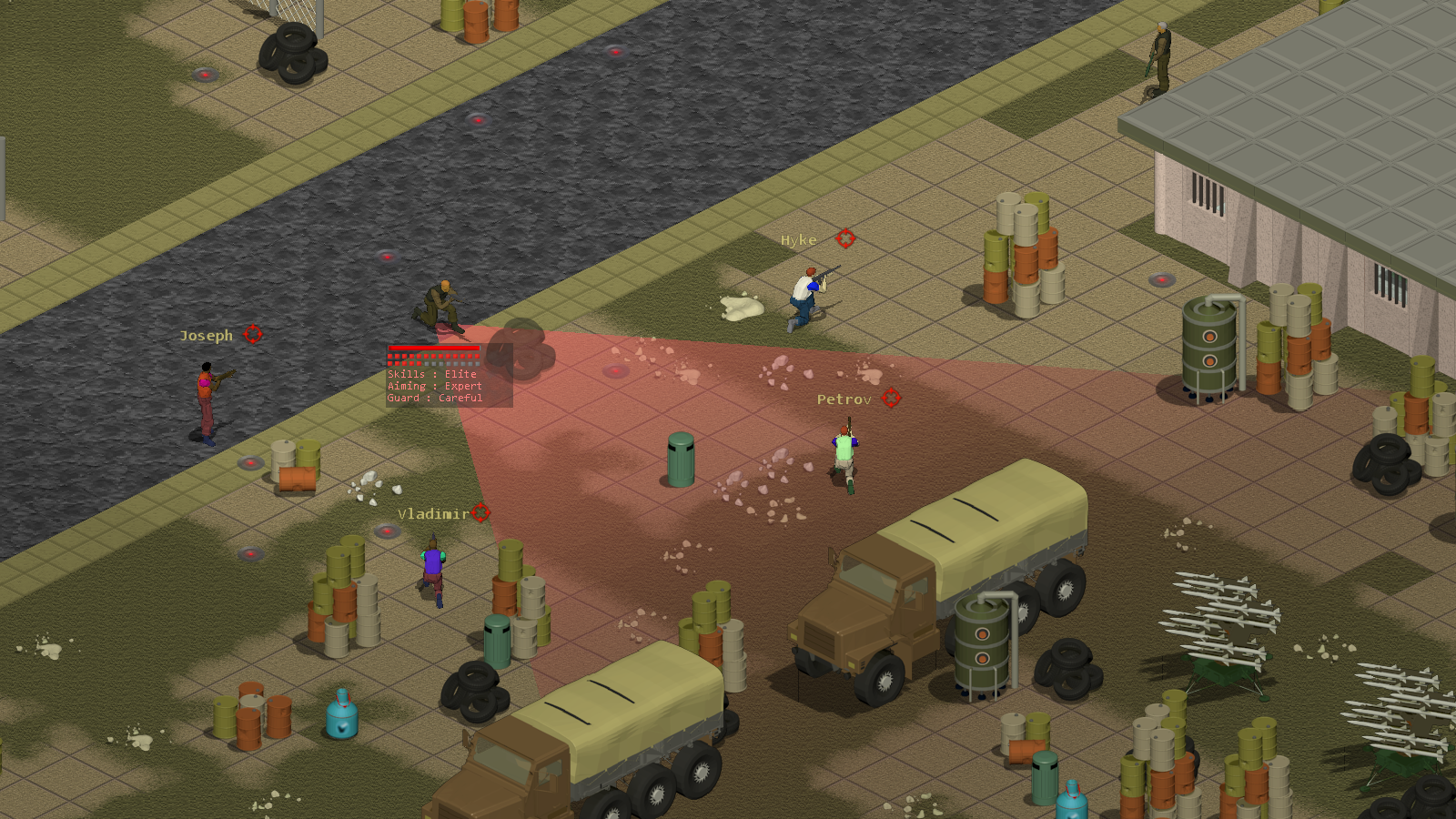Select Joseph standing on the road
1456x819 pixels.
207,396
